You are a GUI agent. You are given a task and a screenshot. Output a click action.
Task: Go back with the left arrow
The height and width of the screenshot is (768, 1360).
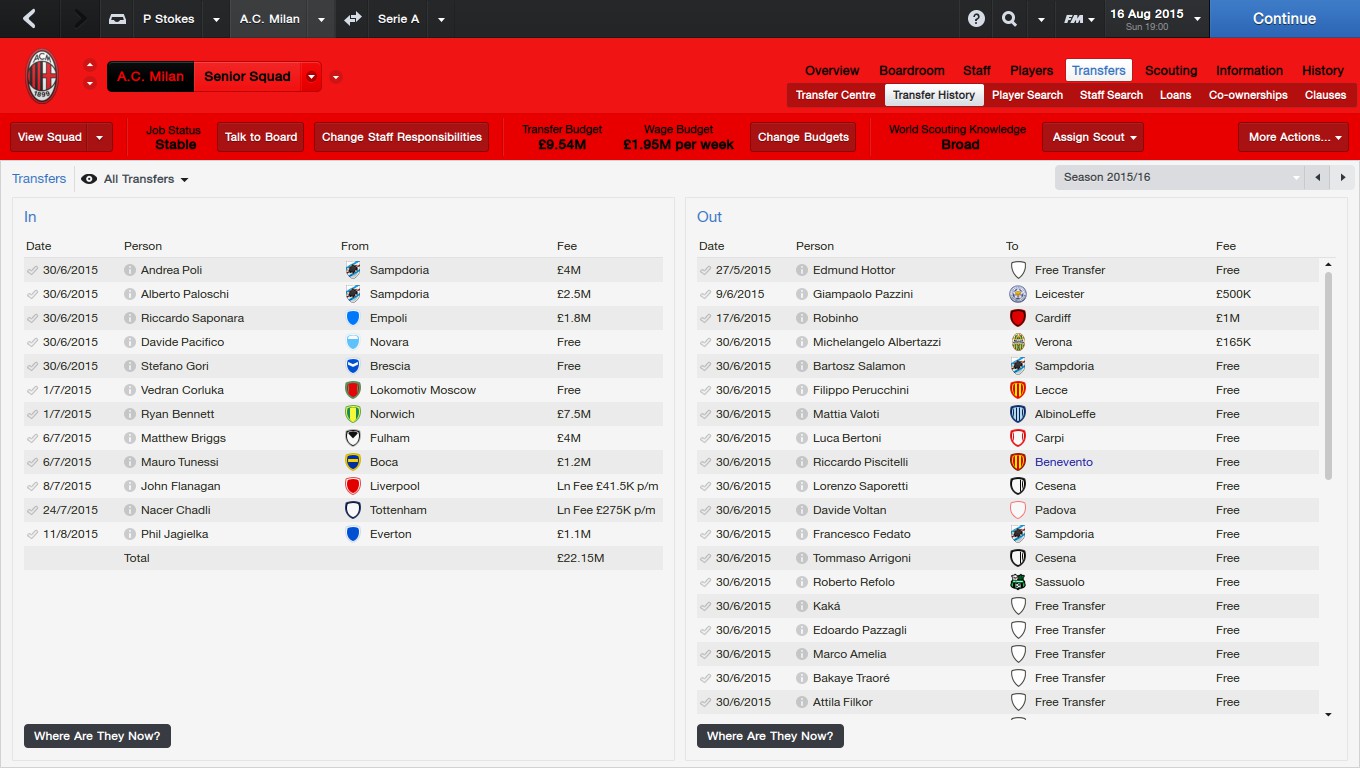pyautogui.click(x=29, y=19)
